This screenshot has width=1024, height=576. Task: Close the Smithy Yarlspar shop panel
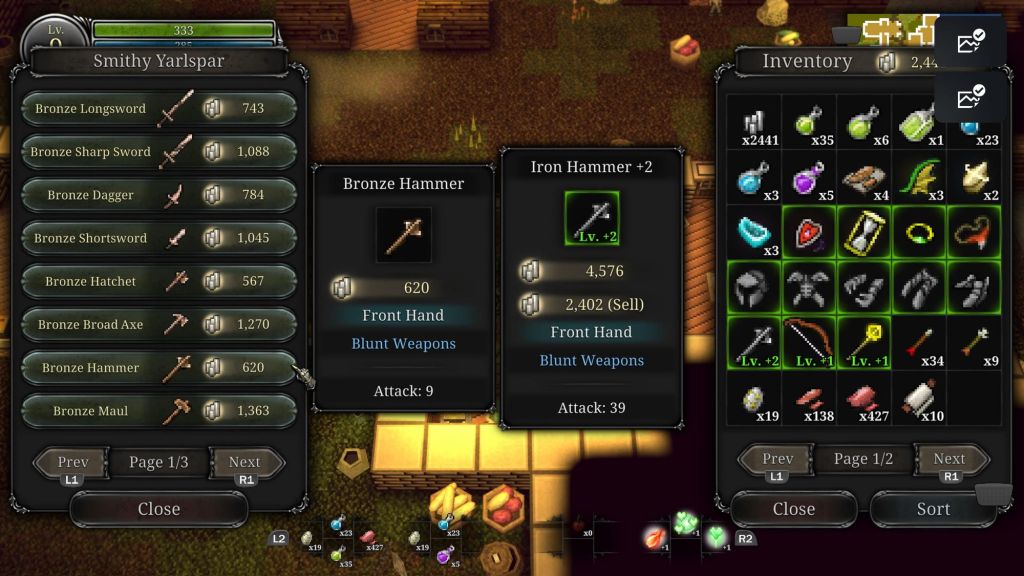point(158,509)
